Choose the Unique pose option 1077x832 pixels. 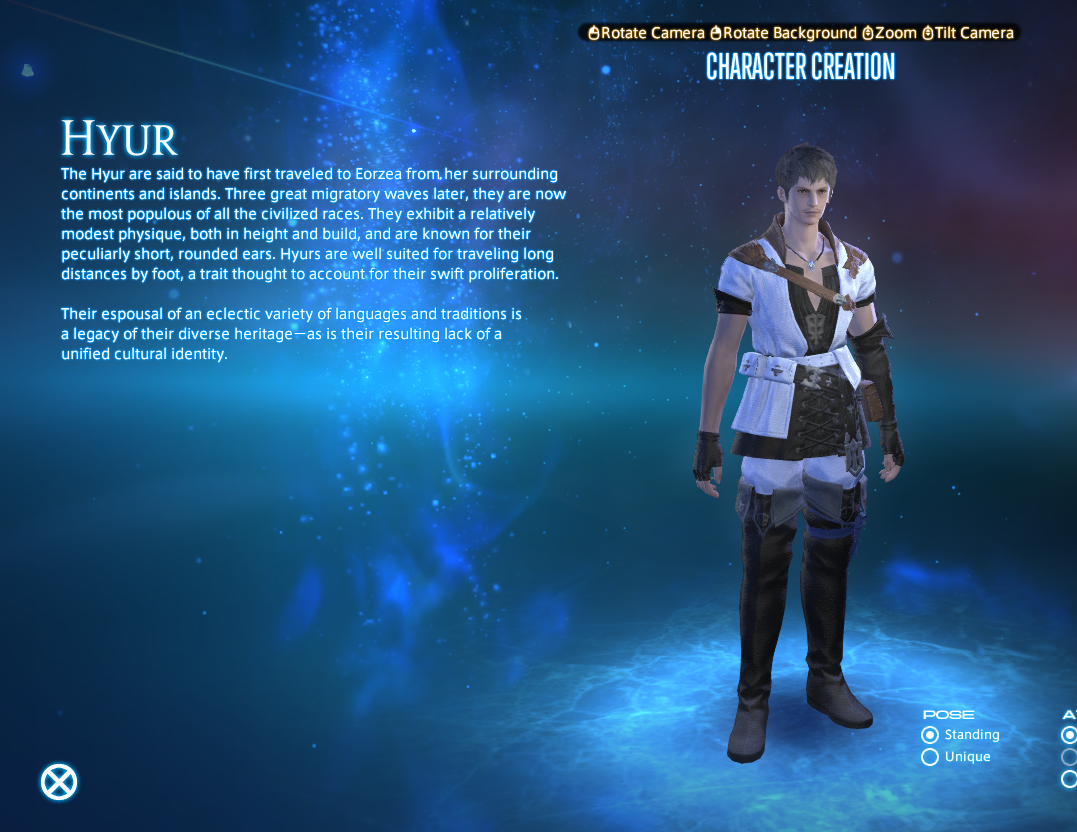click(930, 757)
